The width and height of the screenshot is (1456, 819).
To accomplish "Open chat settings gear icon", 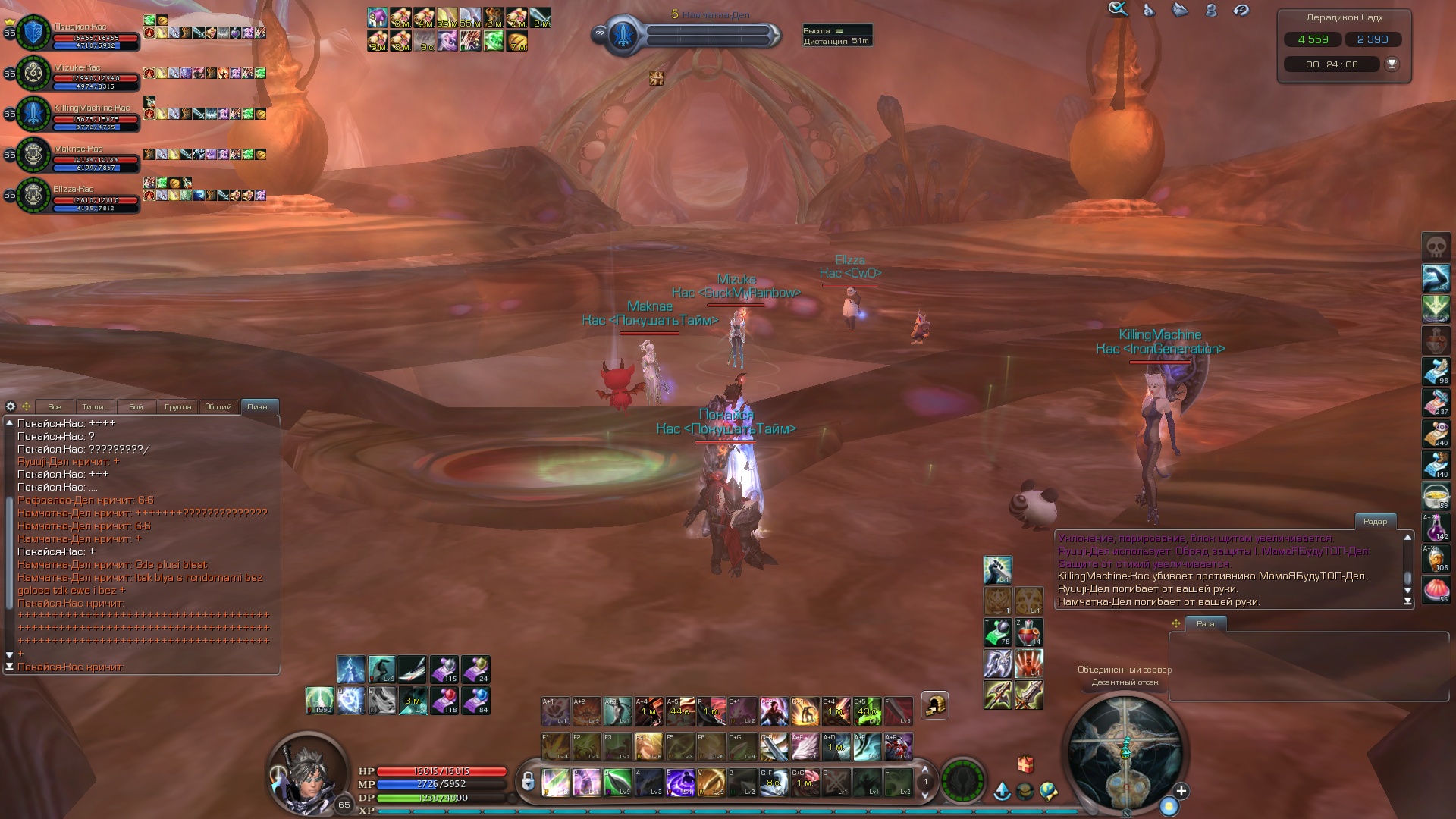I will pos(11,406).
